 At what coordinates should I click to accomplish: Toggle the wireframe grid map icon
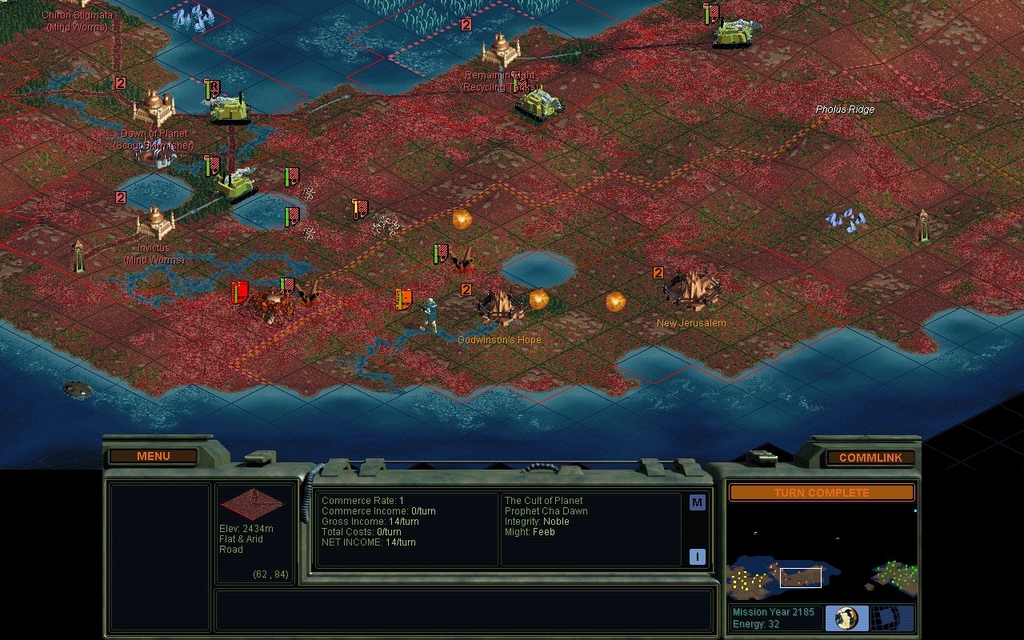(x=893, y=617)
